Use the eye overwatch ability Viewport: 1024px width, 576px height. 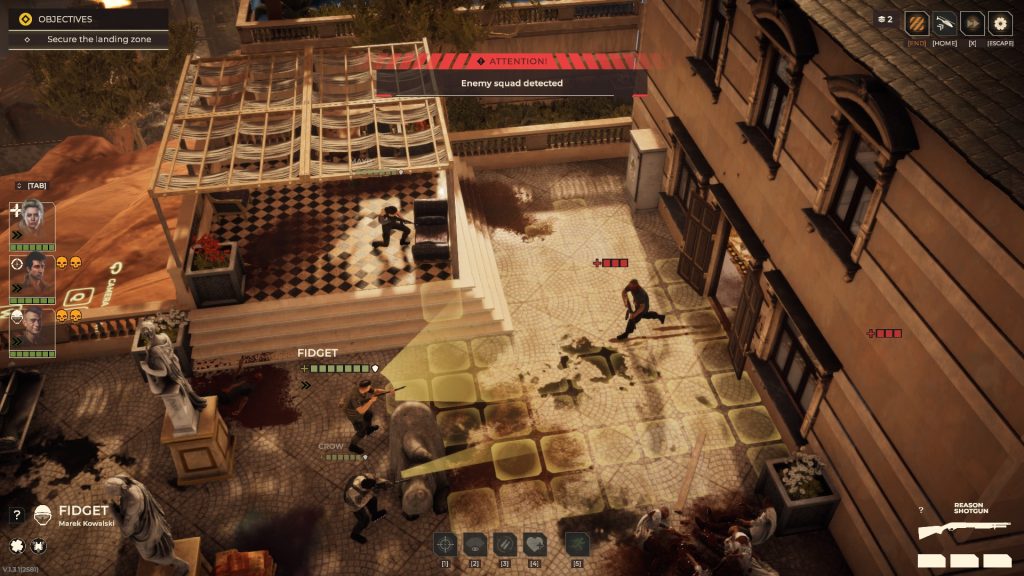point(475,543)
